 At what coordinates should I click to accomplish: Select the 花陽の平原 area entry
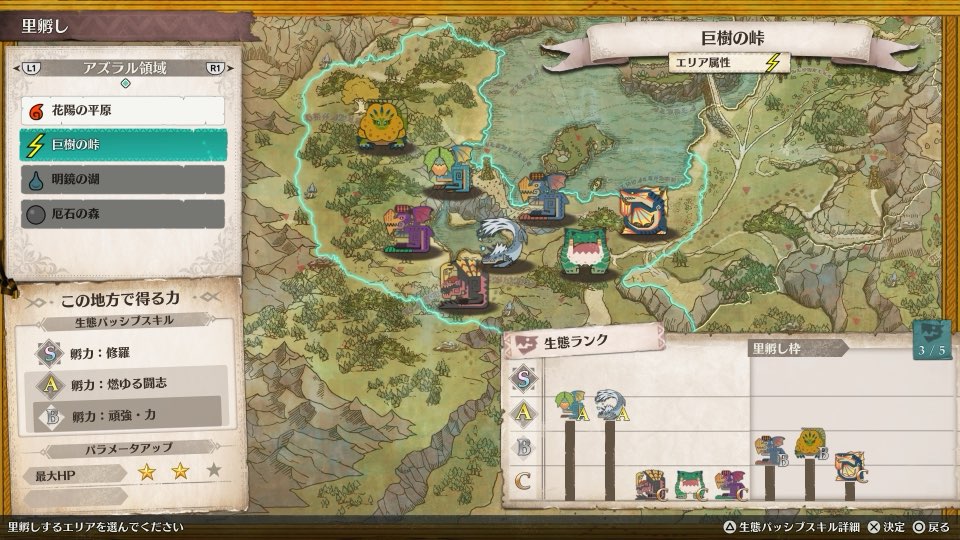pos(122,111)
